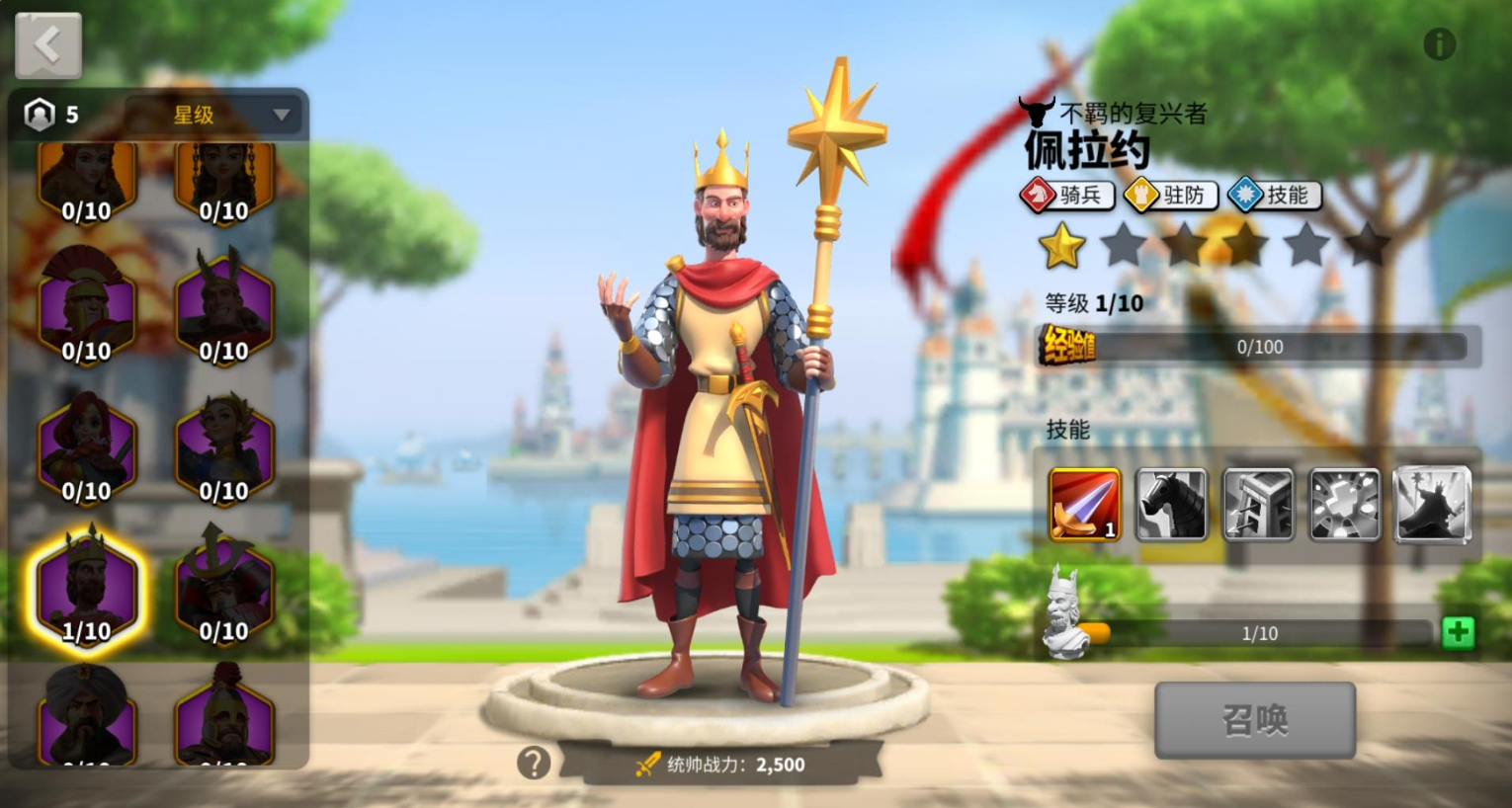View the red sword active skill
This screenshot has width=1512, height=808.
(1084, 505)
